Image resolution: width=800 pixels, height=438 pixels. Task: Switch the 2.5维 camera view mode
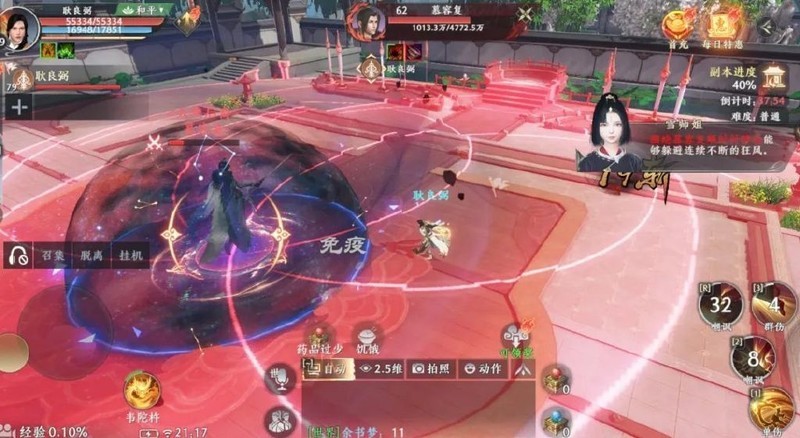click(381, 368)
